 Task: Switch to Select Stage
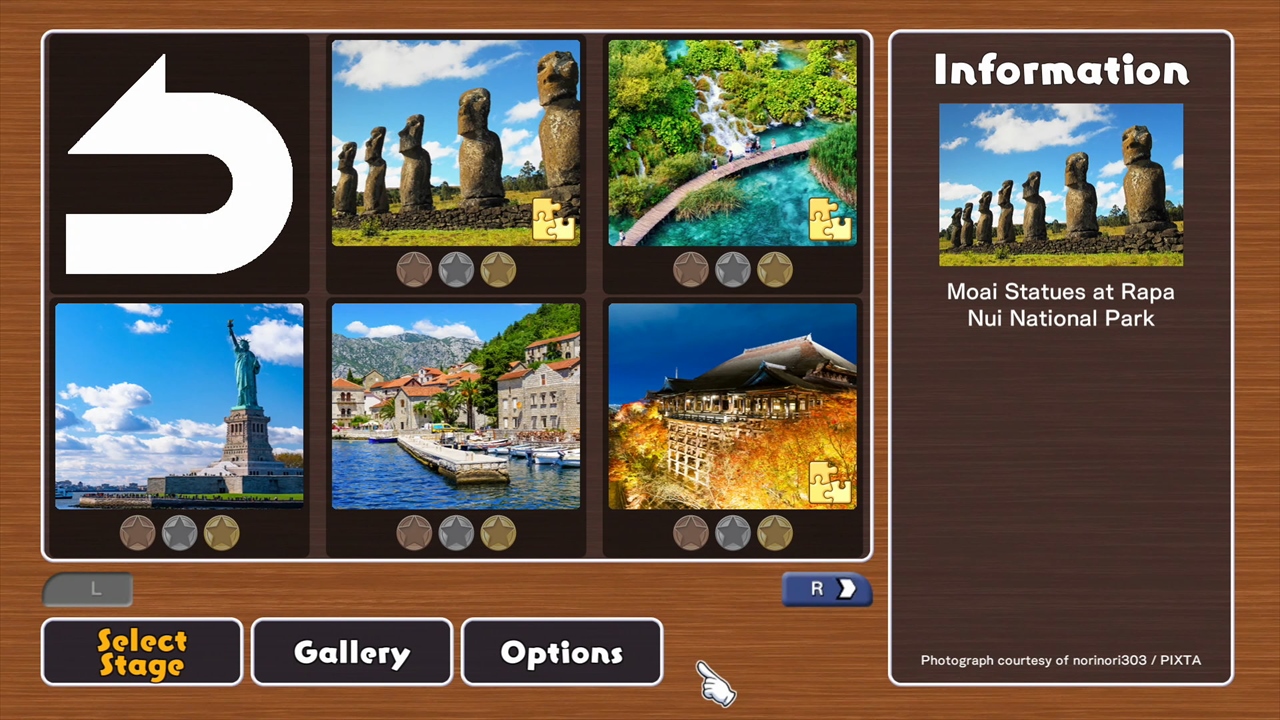[141, 652]
